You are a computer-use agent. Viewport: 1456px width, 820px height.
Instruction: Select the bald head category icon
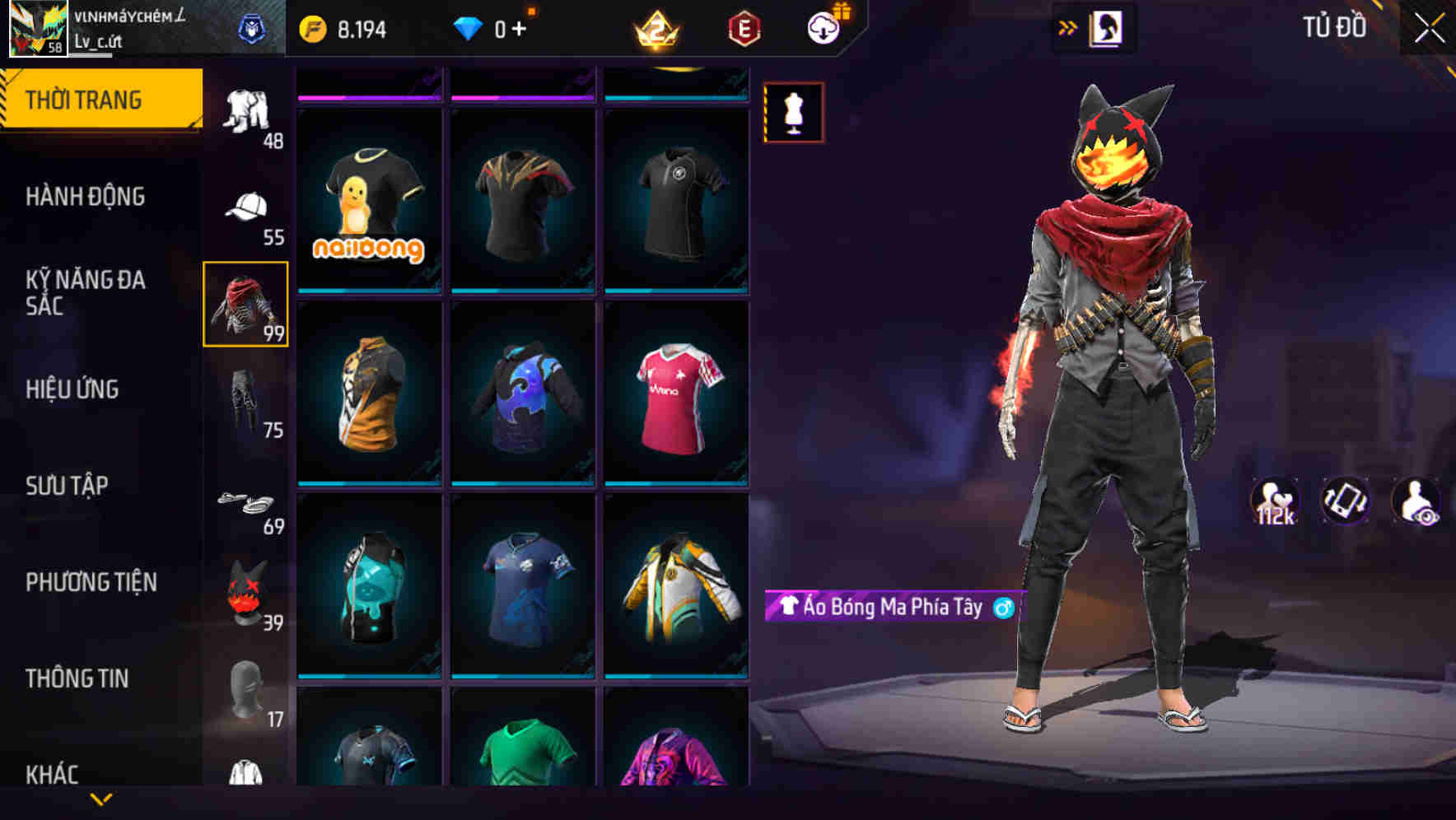[246, 683]
